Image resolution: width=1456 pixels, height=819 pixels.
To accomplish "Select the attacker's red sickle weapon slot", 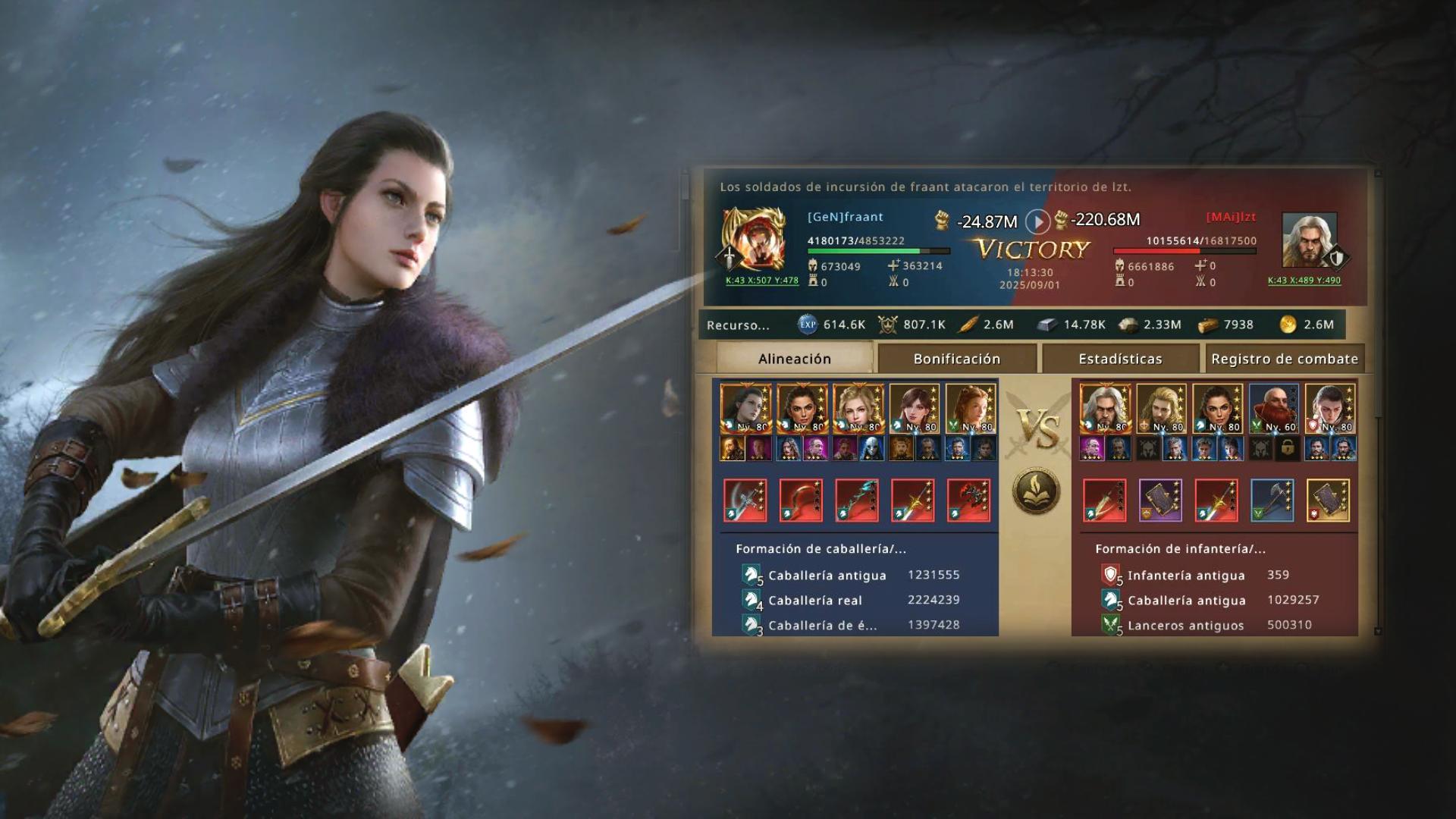I will pyautogui.click(x=801, y=500).
